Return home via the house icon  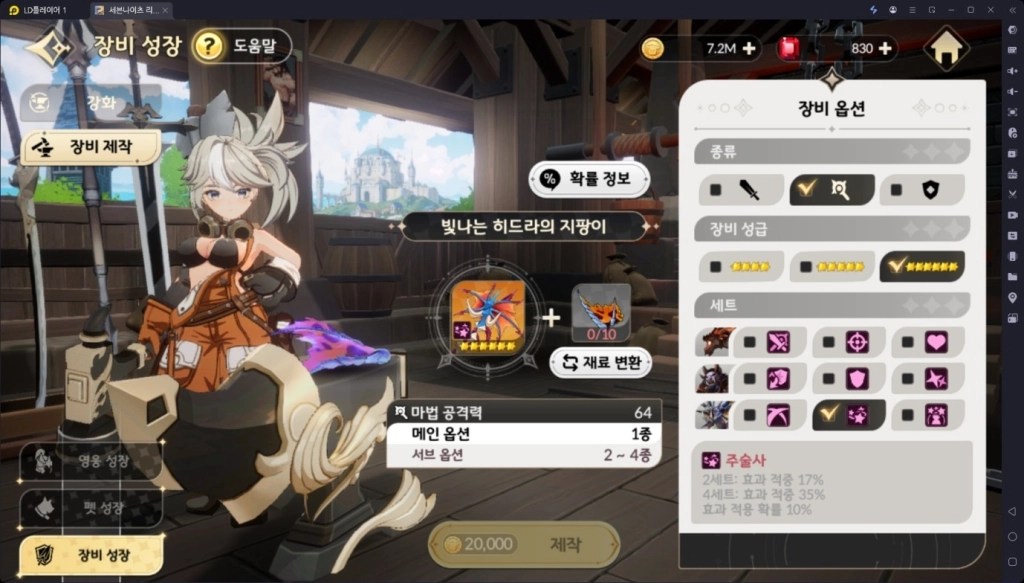(946, 48)
